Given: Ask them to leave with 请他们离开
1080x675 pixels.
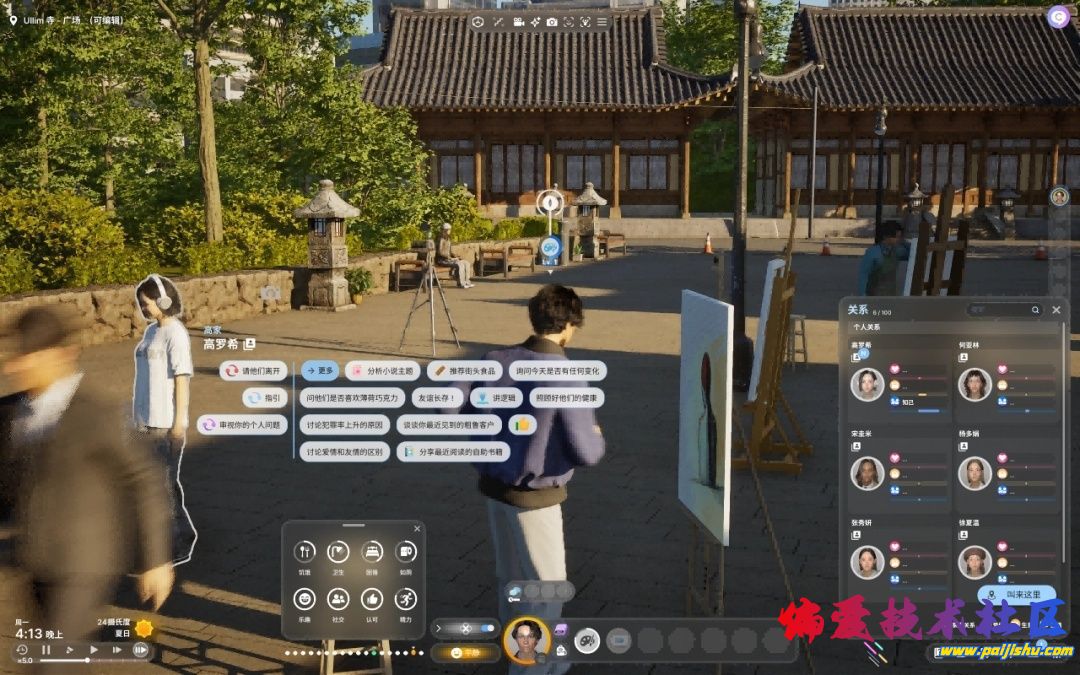Looking at the screenshot, I should point(253,371).
